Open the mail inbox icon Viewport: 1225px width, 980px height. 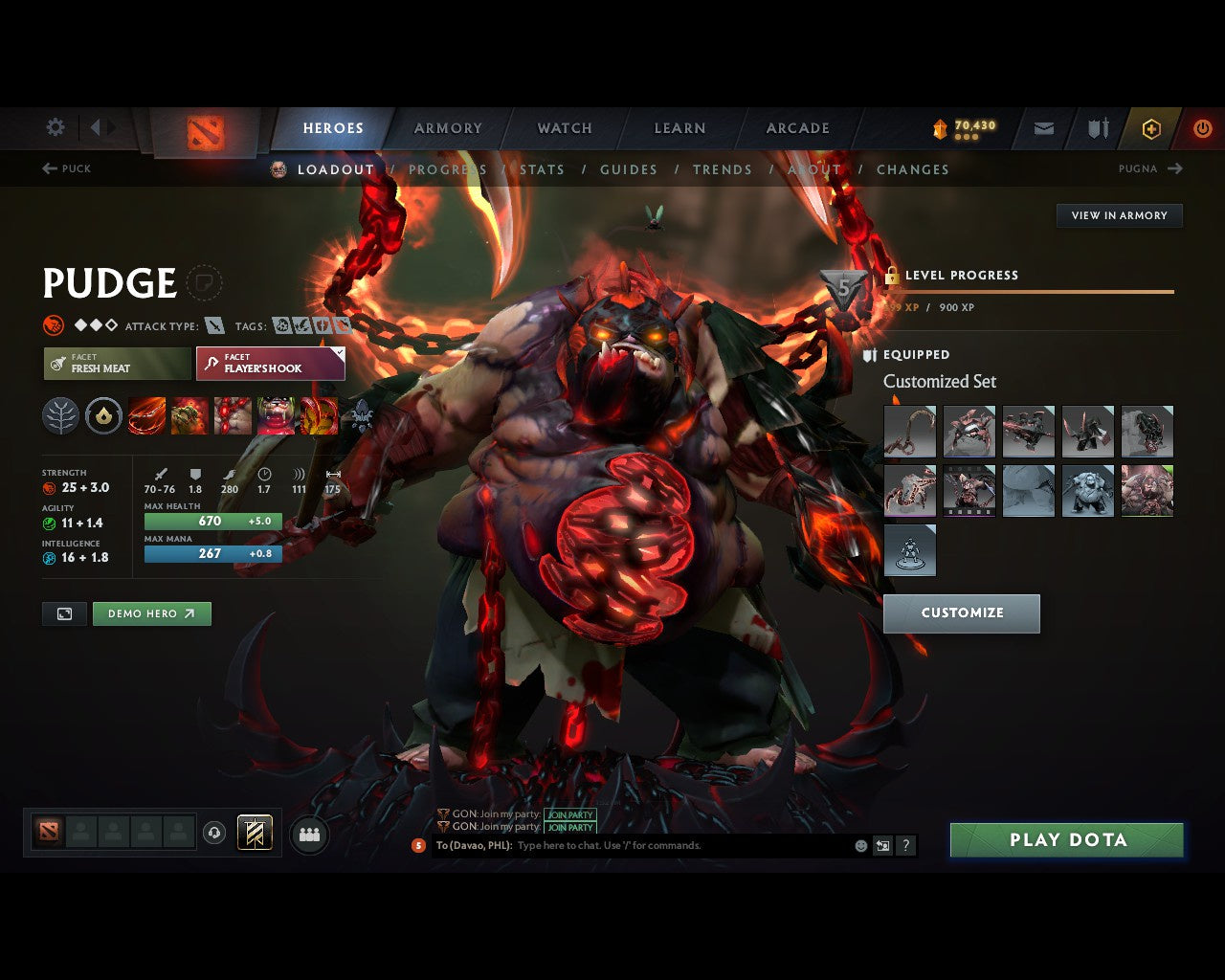pos(1042,128)
